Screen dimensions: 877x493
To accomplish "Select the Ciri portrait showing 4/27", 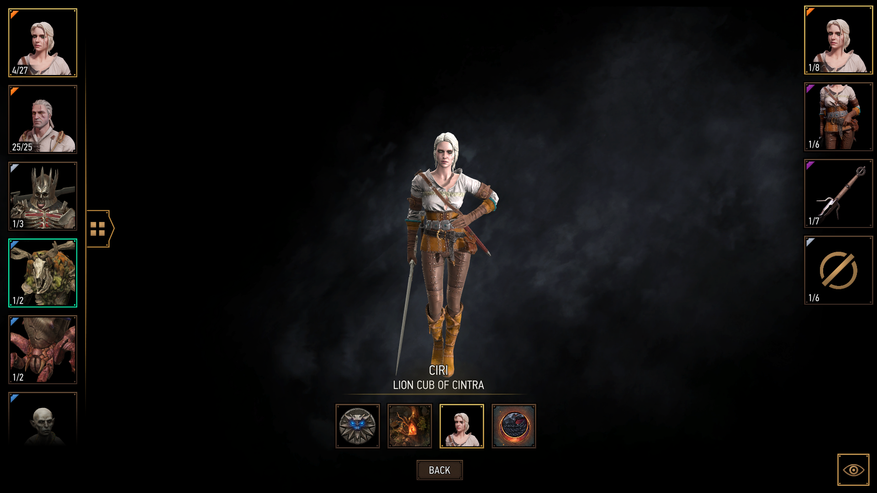I will click(43, 43).
